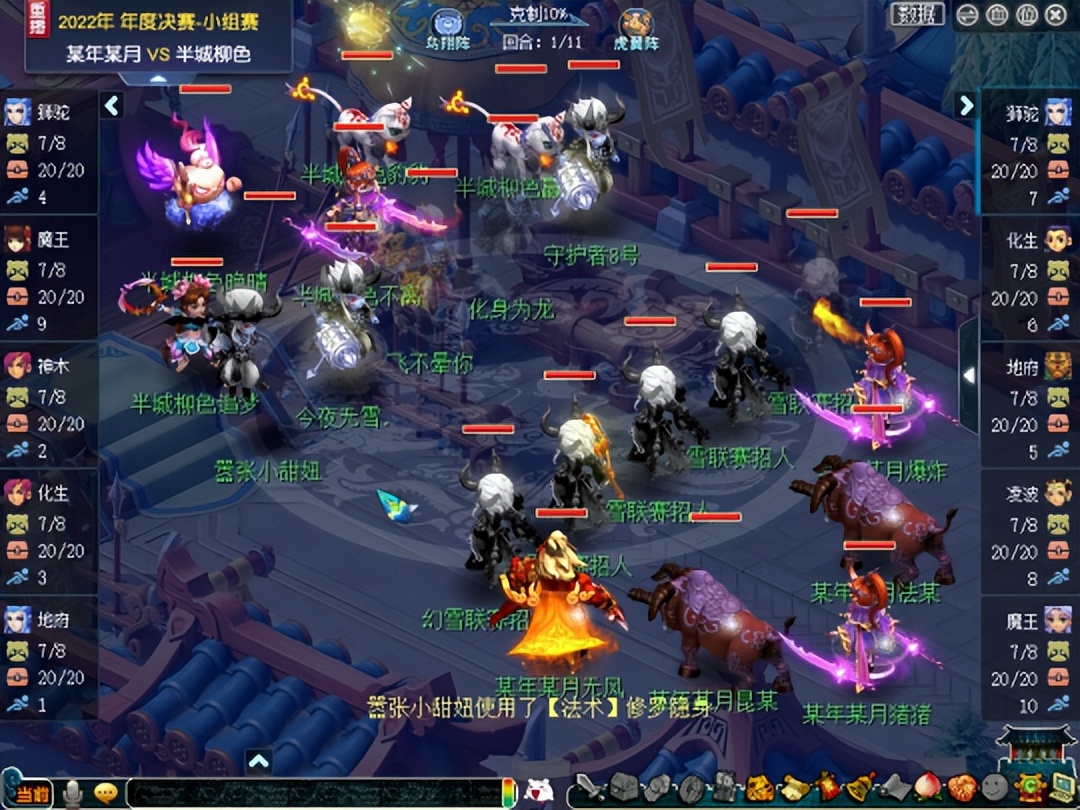This screenshot has height=810, width=1080.
Task: Toggle the 位 position display button
Action: coord(1026,15)
